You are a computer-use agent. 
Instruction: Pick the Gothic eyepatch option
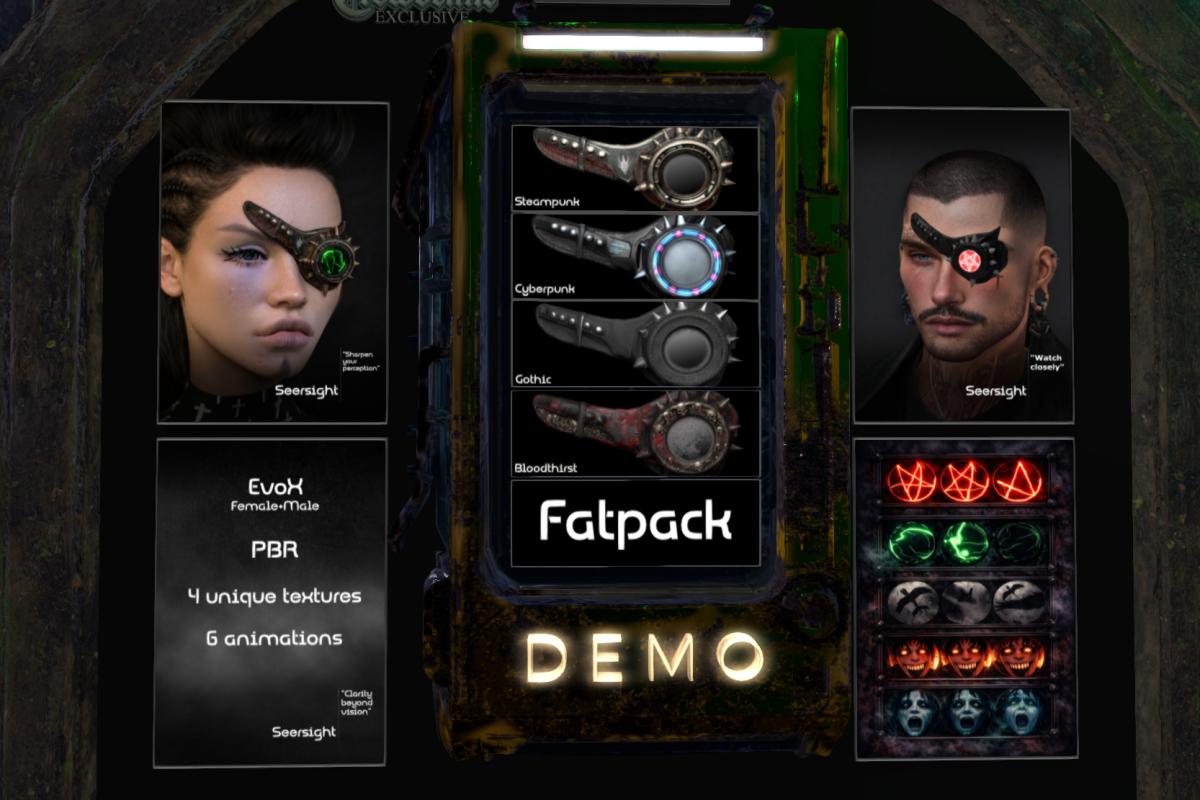pyautogui.click(x=635, y=343)
